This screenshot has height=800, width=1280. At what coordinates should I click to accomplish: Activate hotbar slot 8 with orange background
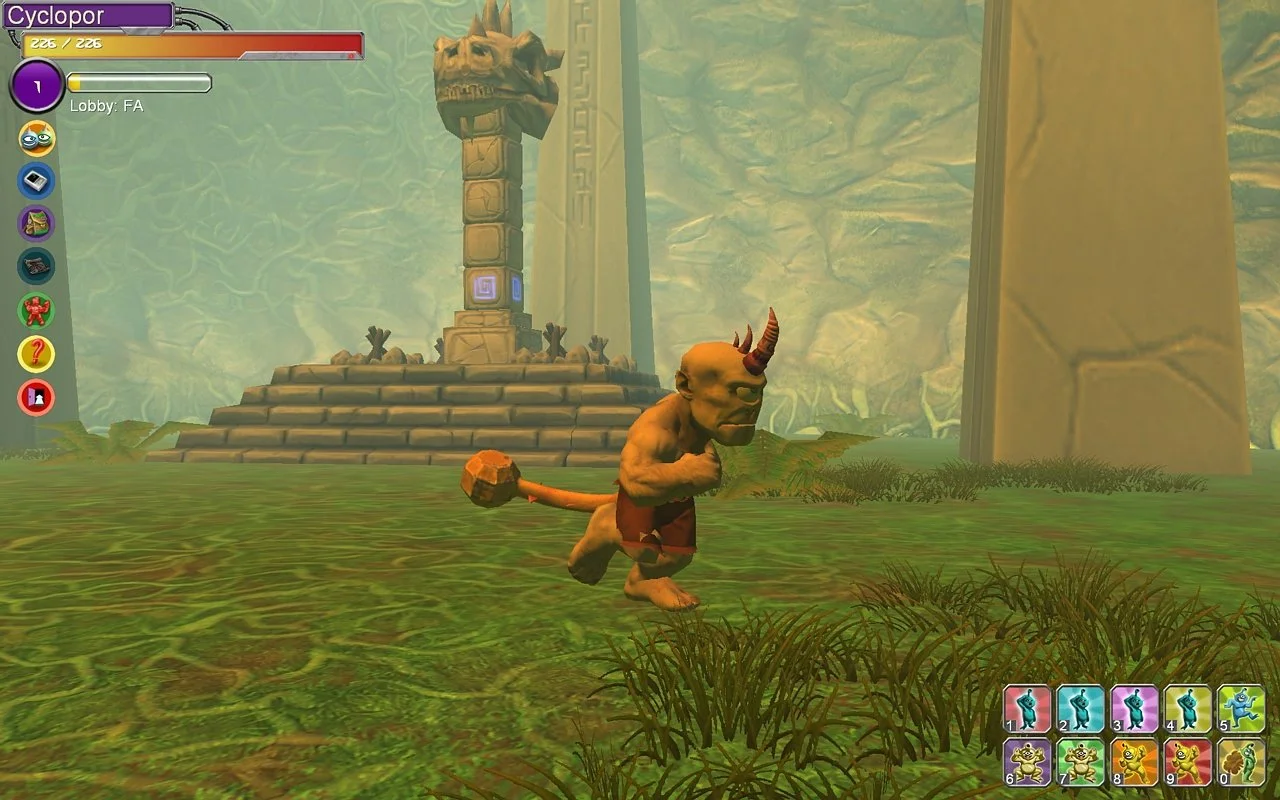click(x=1135, y=762)
